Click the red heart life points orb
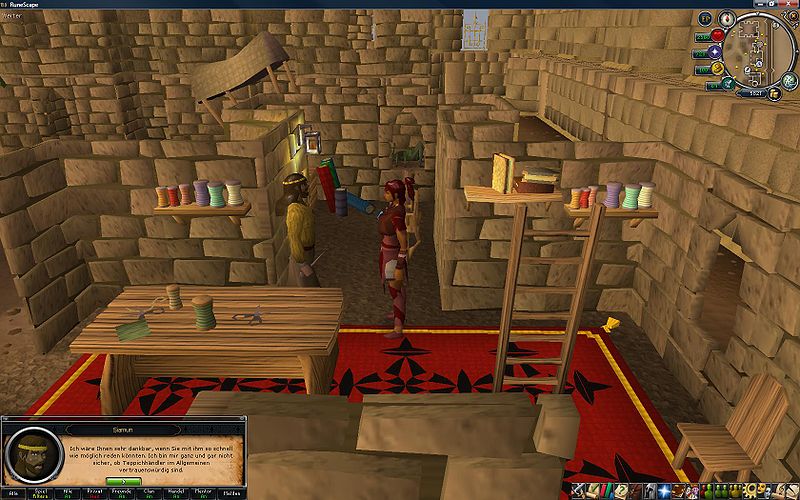Viewport: 800px width, 500px height. pos(718,35)
